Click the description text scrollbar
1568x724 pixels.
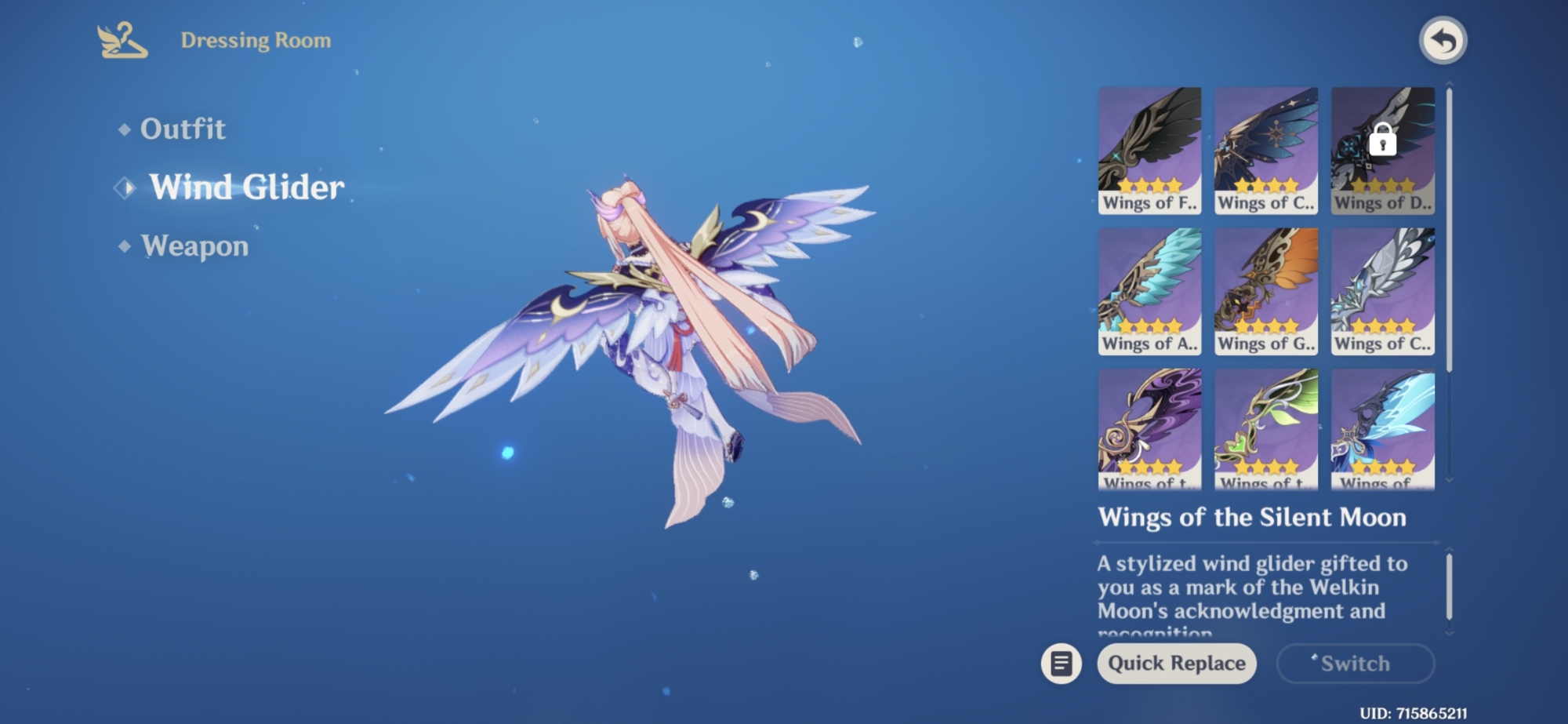tap(1449, 588)
